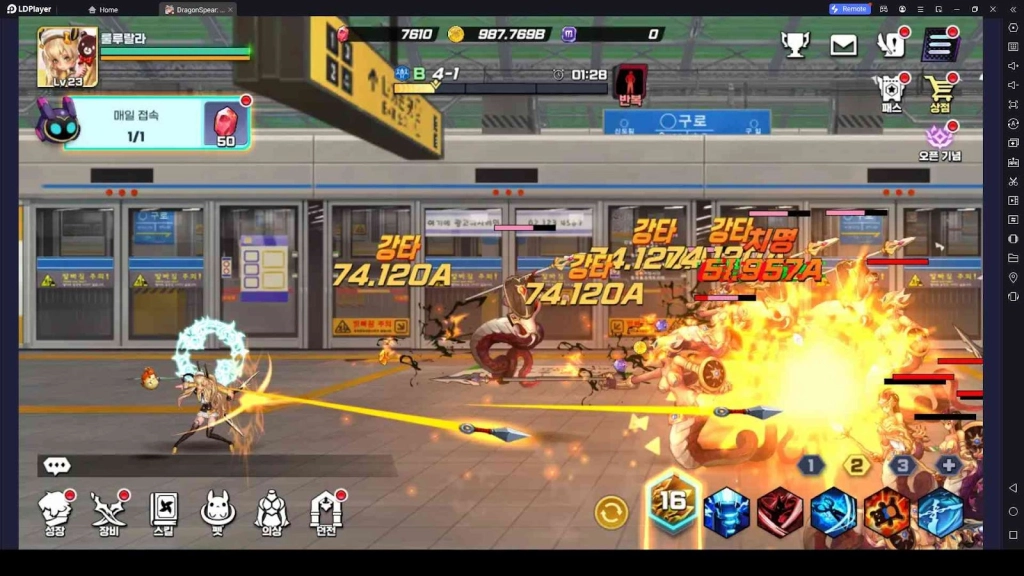Open the mailbox envelope icon
This screenshot has width=1024, height=576.
pyautogui.click(x=843, y=44)
